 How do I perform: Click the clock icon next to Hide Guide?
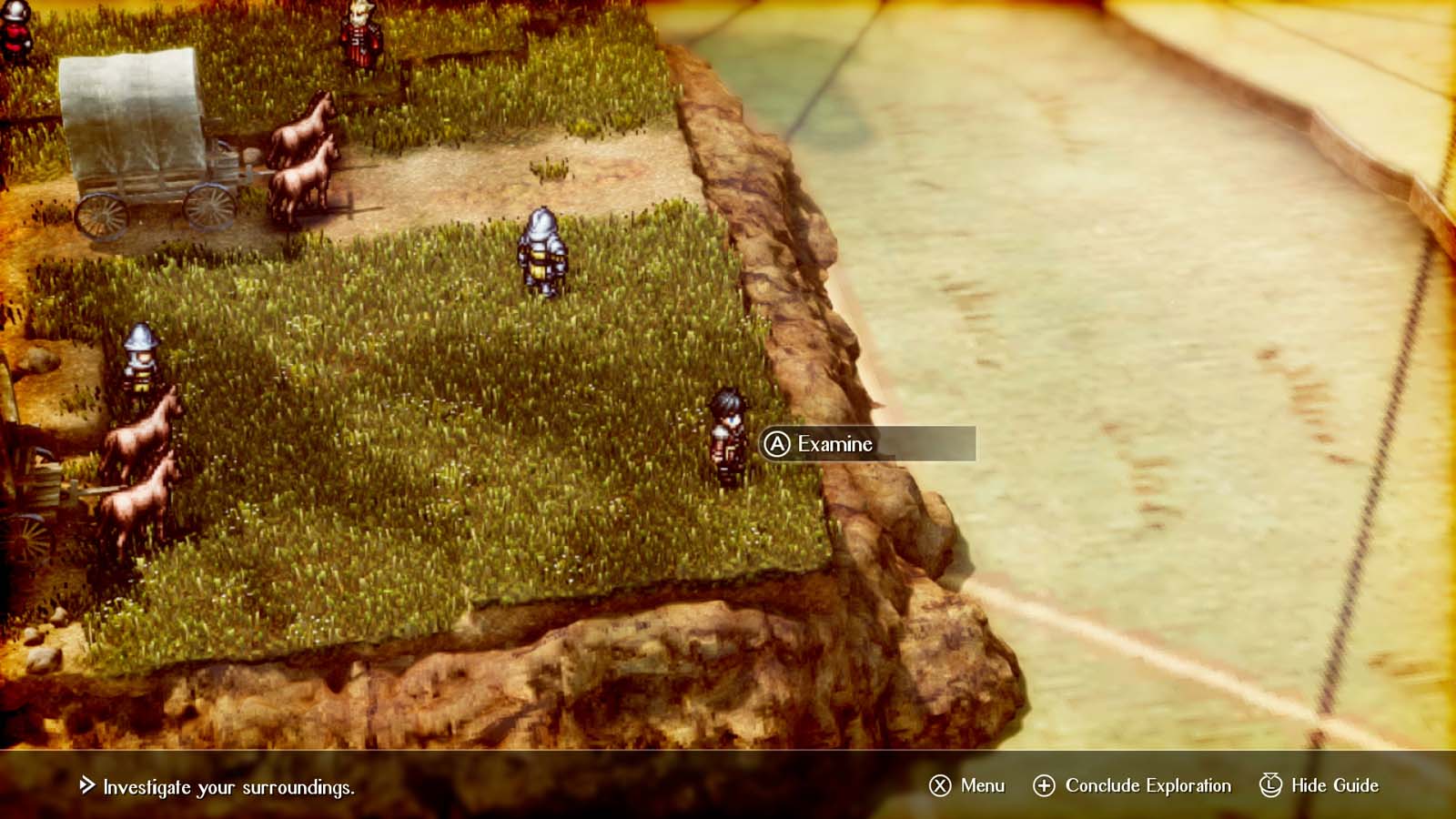[1270, 784]
